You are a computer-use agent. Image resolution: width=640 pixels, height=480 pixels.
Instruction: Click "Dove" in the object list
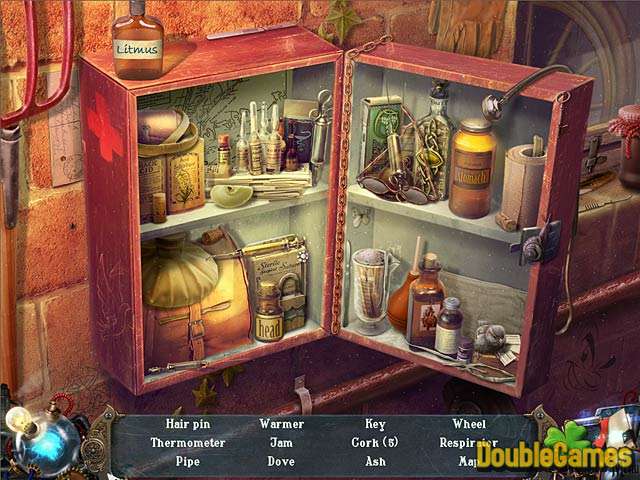tap(282, 461)
